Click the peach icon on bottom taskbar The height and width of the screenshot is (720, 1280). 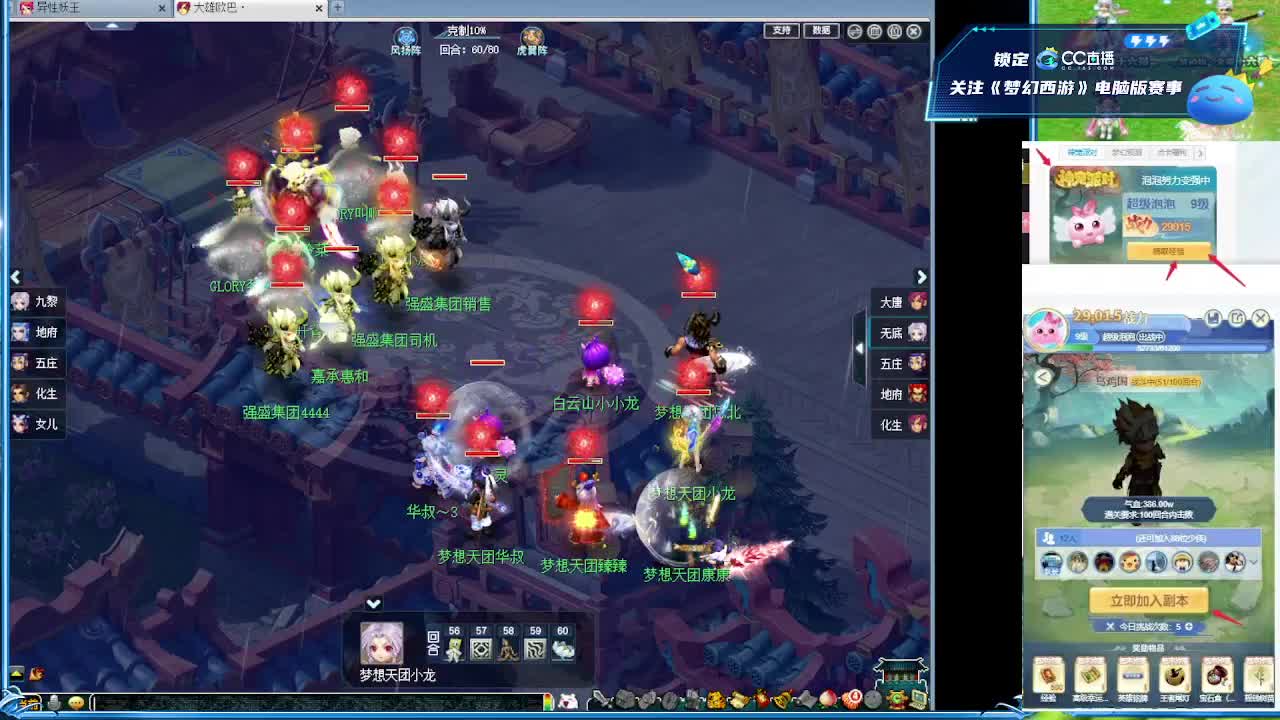[x=827, y=697]
